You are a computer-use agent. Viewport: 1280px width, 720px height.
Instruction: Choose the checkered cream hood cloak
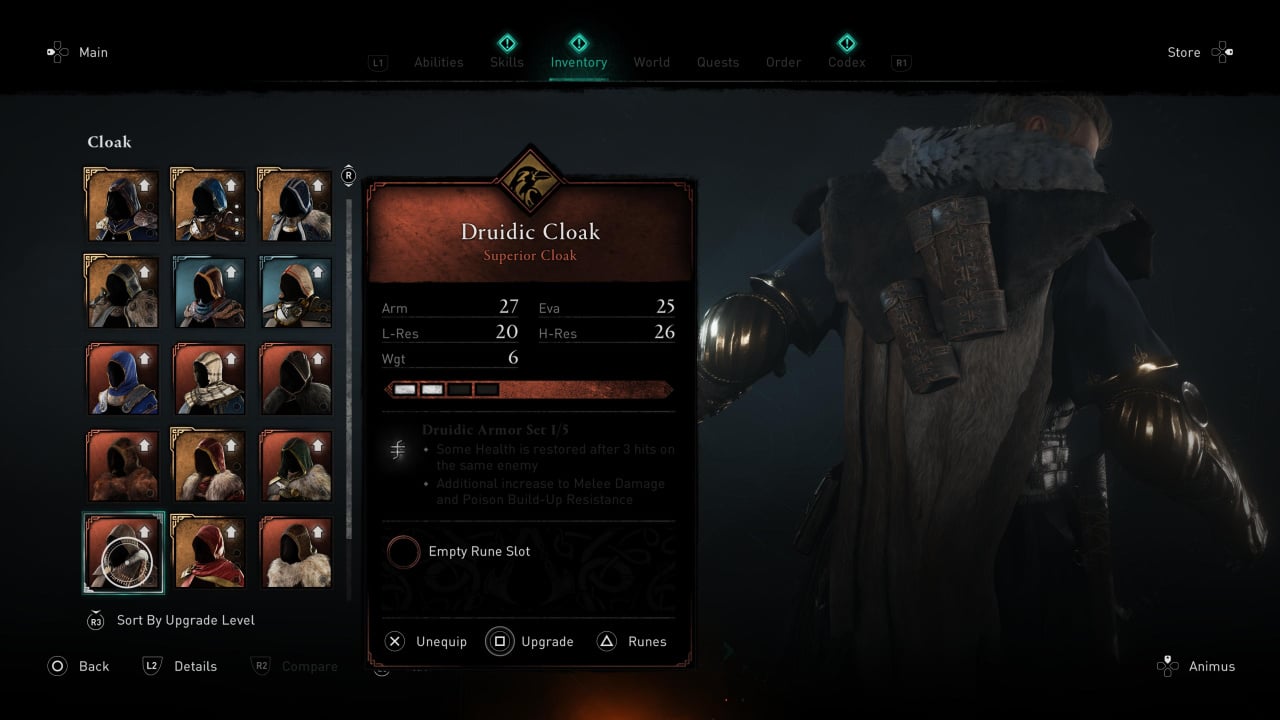[x=209, y=379]
